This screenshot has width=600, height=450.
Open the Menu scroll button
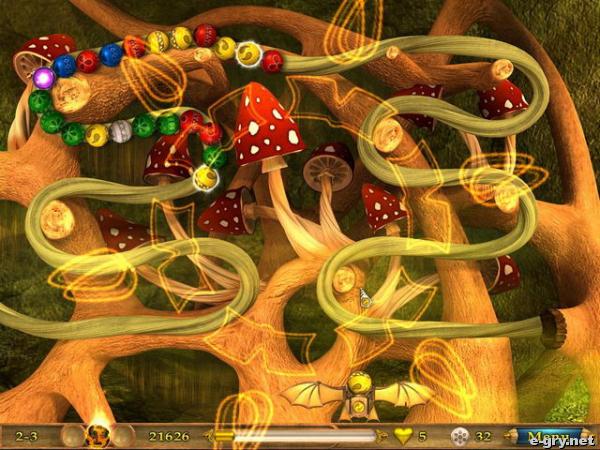coord(545,436)
